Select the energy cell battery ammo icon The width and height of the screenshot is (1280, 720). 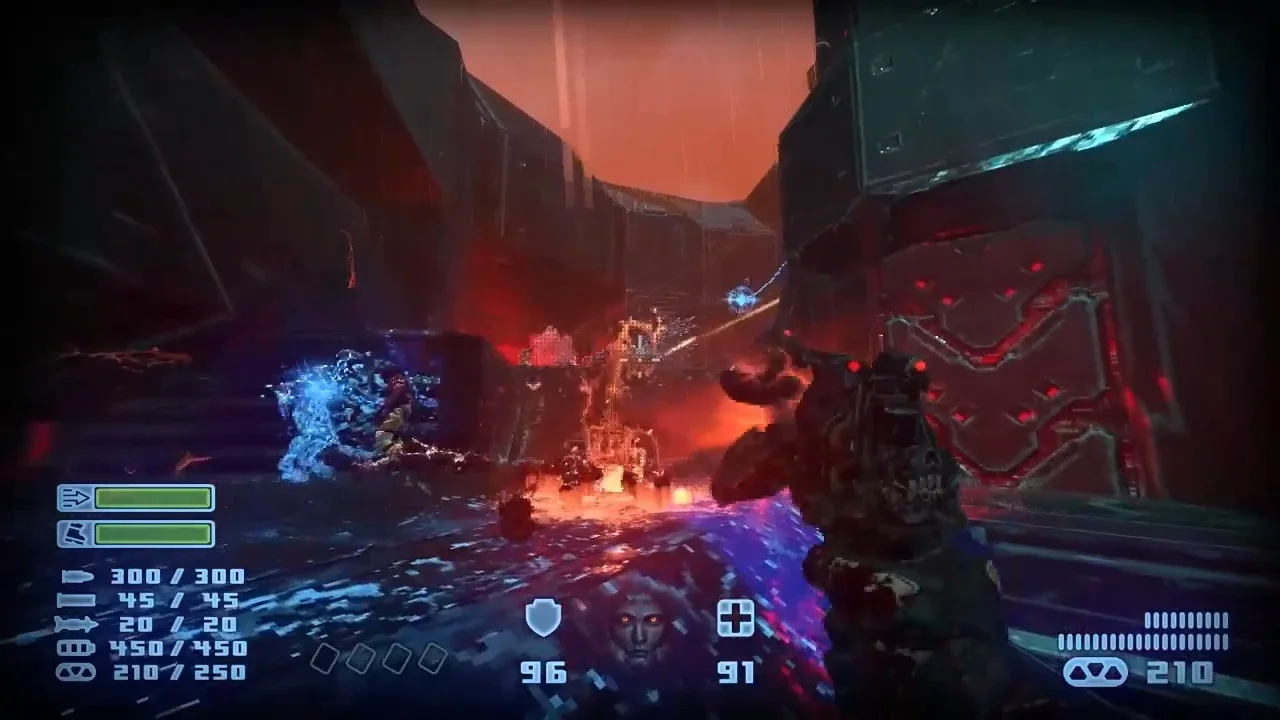77,648
